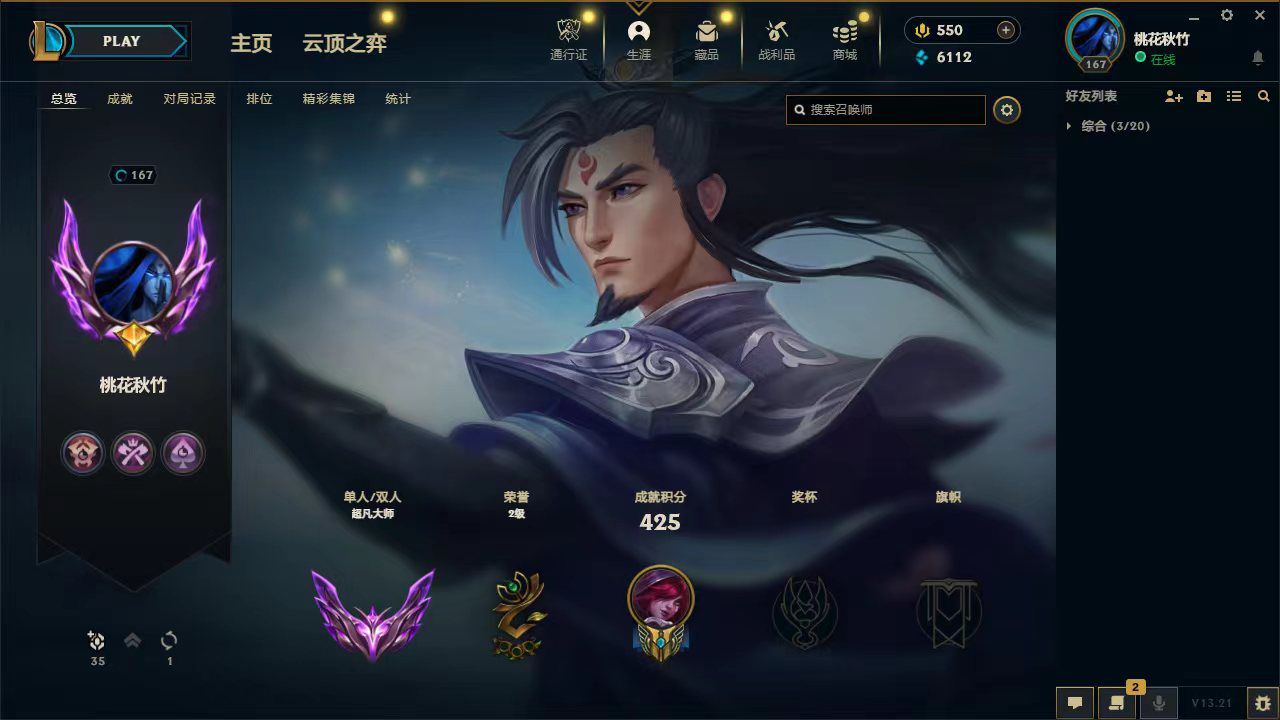The width and height of the screenshot is (1280, 720).
Task: Toggle the friend search magnifier
Action: tap(1263, 96)
